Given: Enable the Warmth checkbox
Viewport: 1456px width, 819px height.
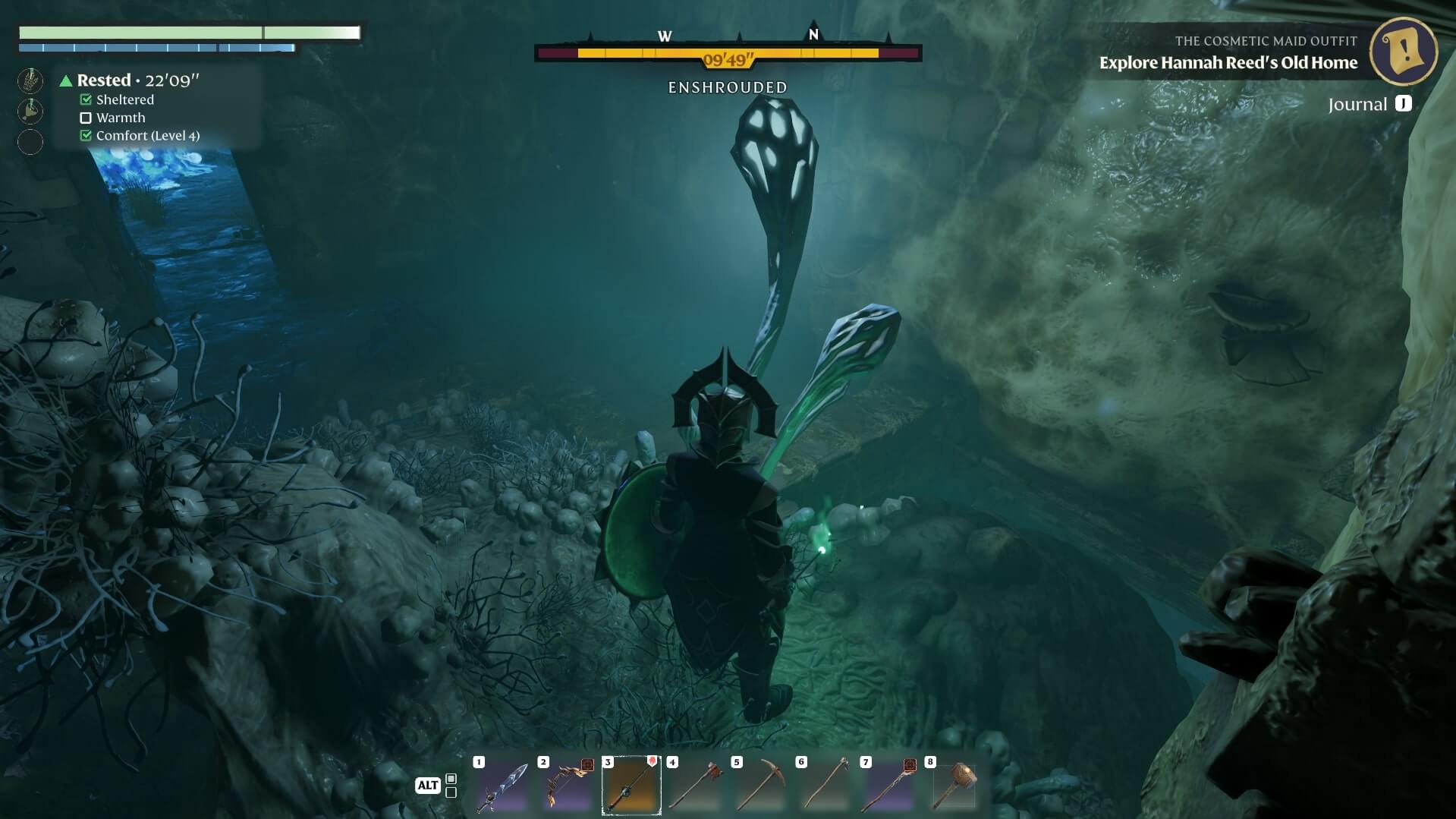Looking at the screenshot, I should [x=84, y=118].
